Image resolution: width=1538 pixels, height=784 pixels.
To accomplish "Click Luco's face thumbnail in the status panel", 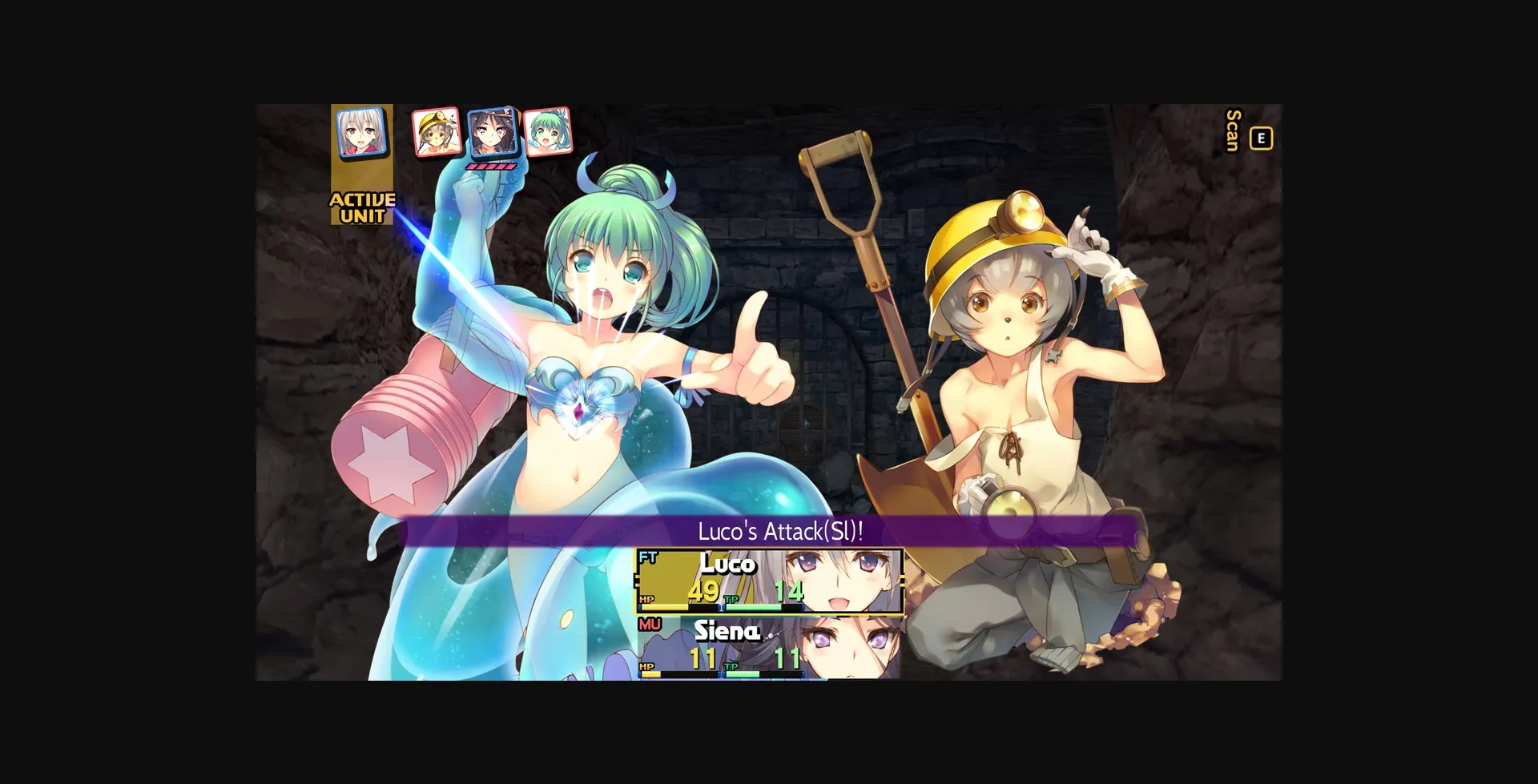I will pyautogui.click(x=837, y=578).
